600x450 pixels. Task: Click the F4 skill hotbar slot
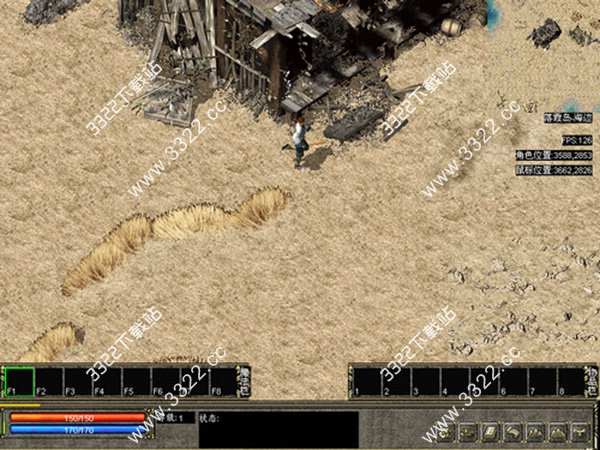pyautogui.click(x=107, y=381)
